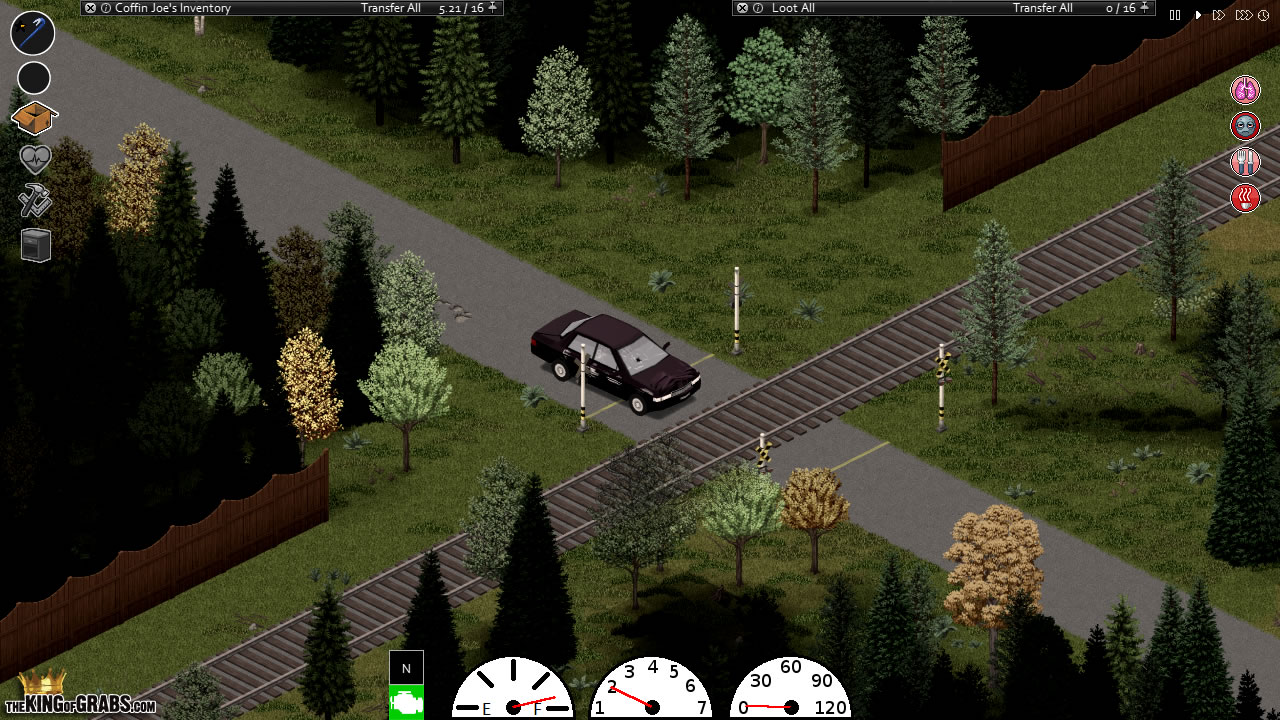Set game speed to normal play
Image resolution: width=1280 pixels, height=720 pixels.
(1198, 15)
